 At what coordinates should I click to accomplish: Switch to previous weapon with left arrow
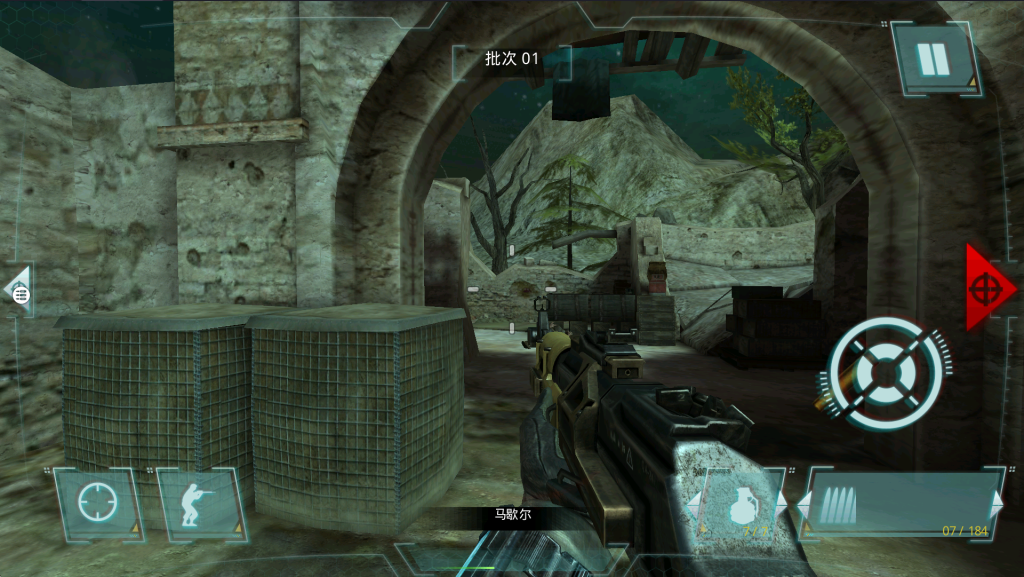click(x=803, y=500)
